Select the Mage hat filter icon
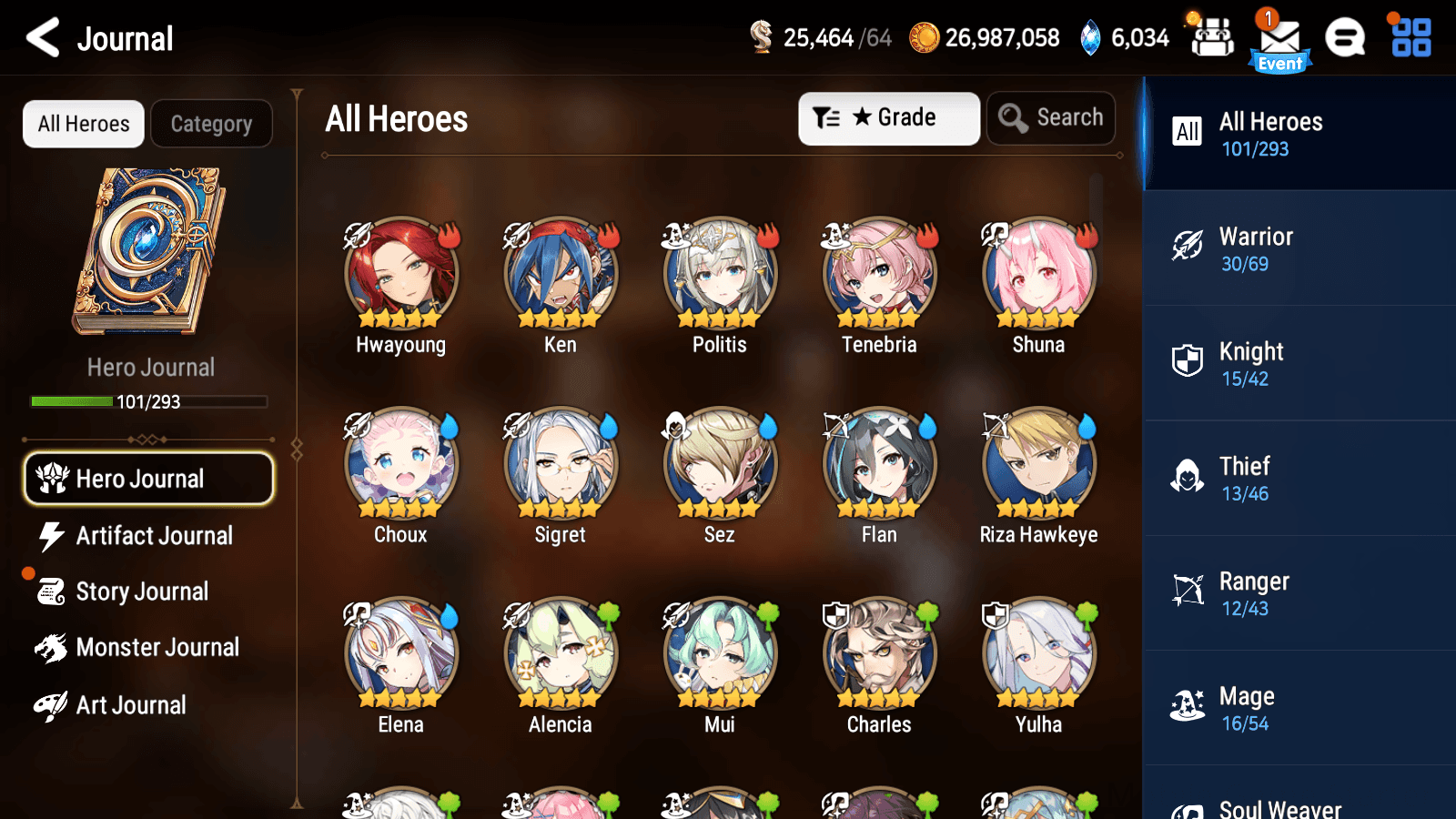 pos(1188,707)
